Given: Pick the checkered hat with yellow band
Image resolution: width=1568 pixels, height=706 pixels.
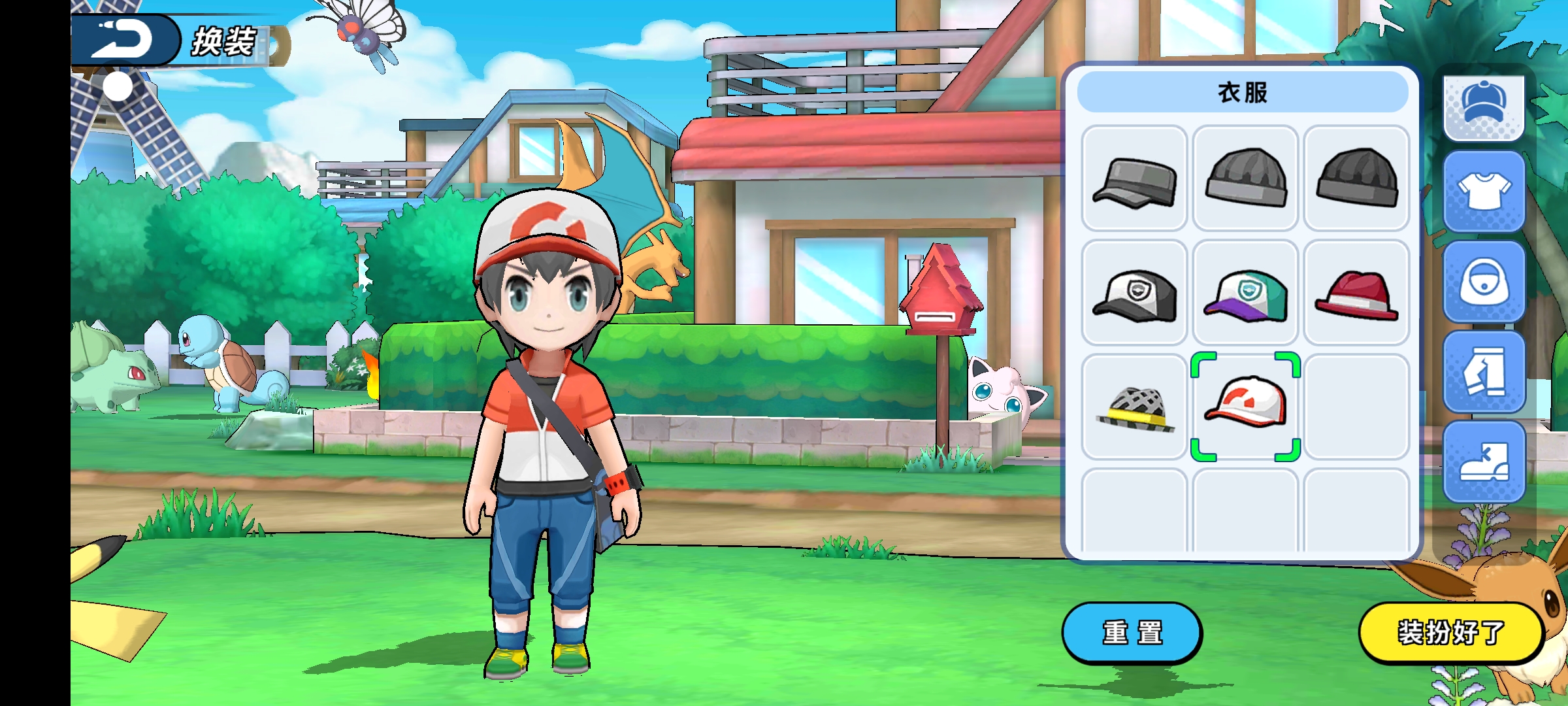Looking at the screenshot, I should click(1134, 407).
